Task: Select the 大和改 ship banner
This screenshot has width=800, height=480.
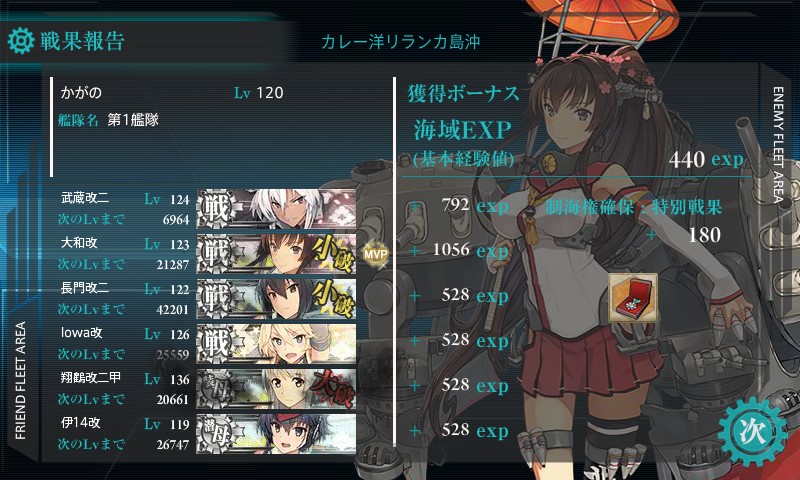Action: tap(277, 252)
